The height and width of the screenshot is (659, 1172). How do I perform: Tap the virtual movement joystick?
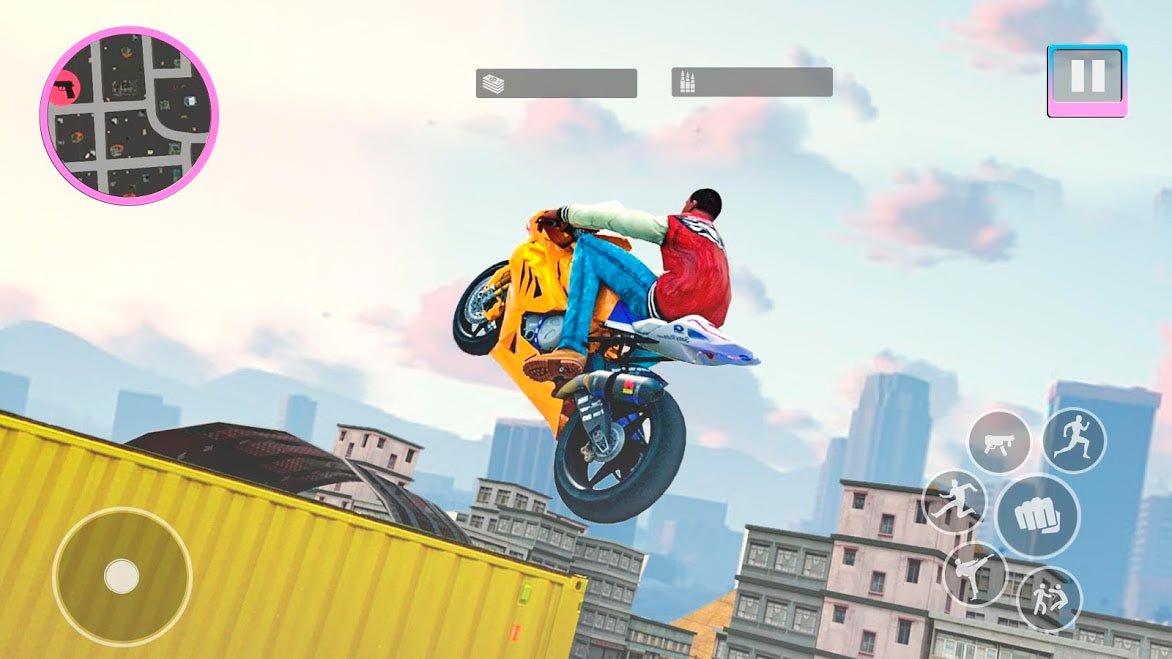[122, 576]
